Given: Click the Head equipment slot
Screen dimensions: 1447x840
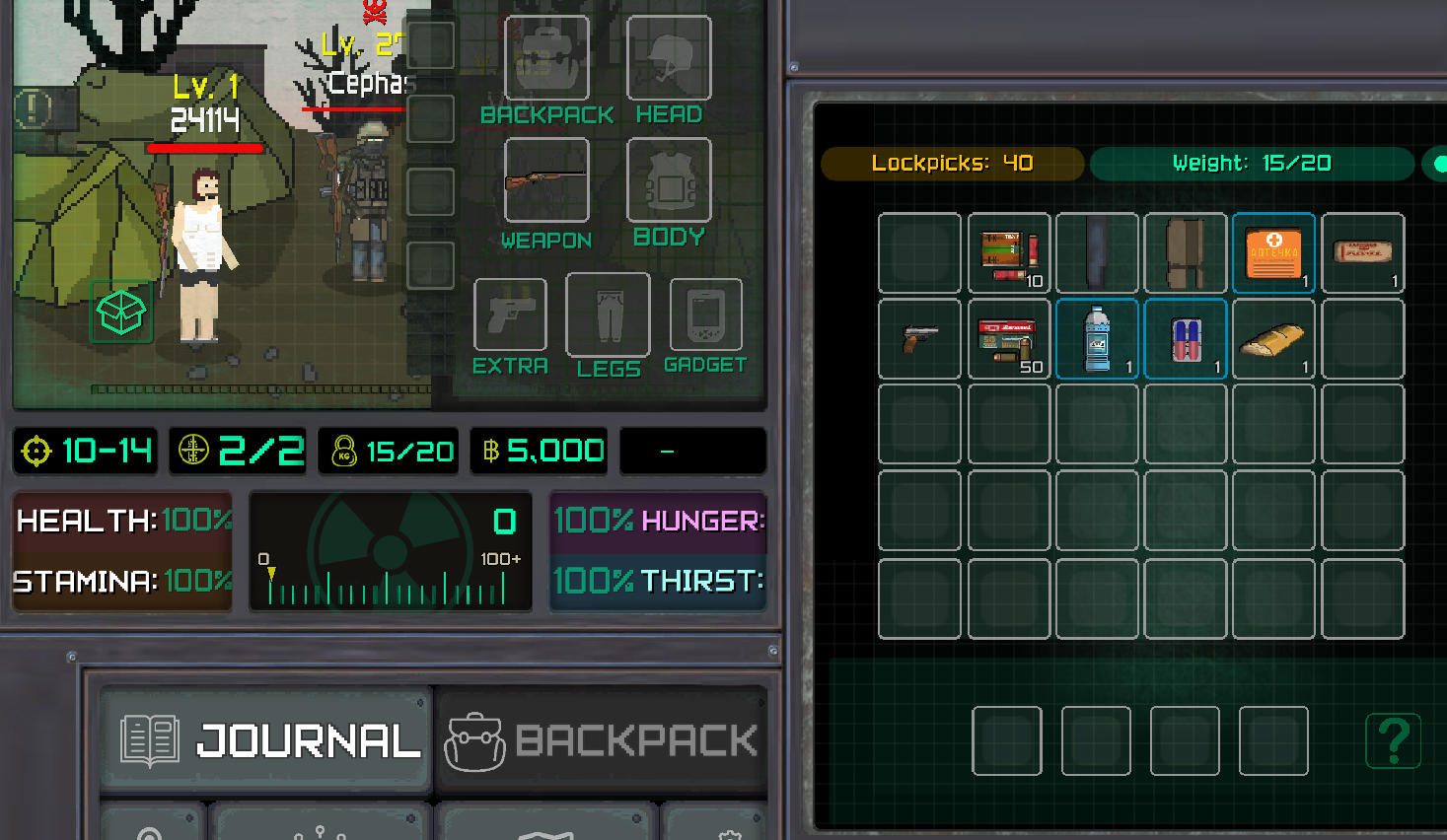Looking at the screenshot, I should point(669,58).
